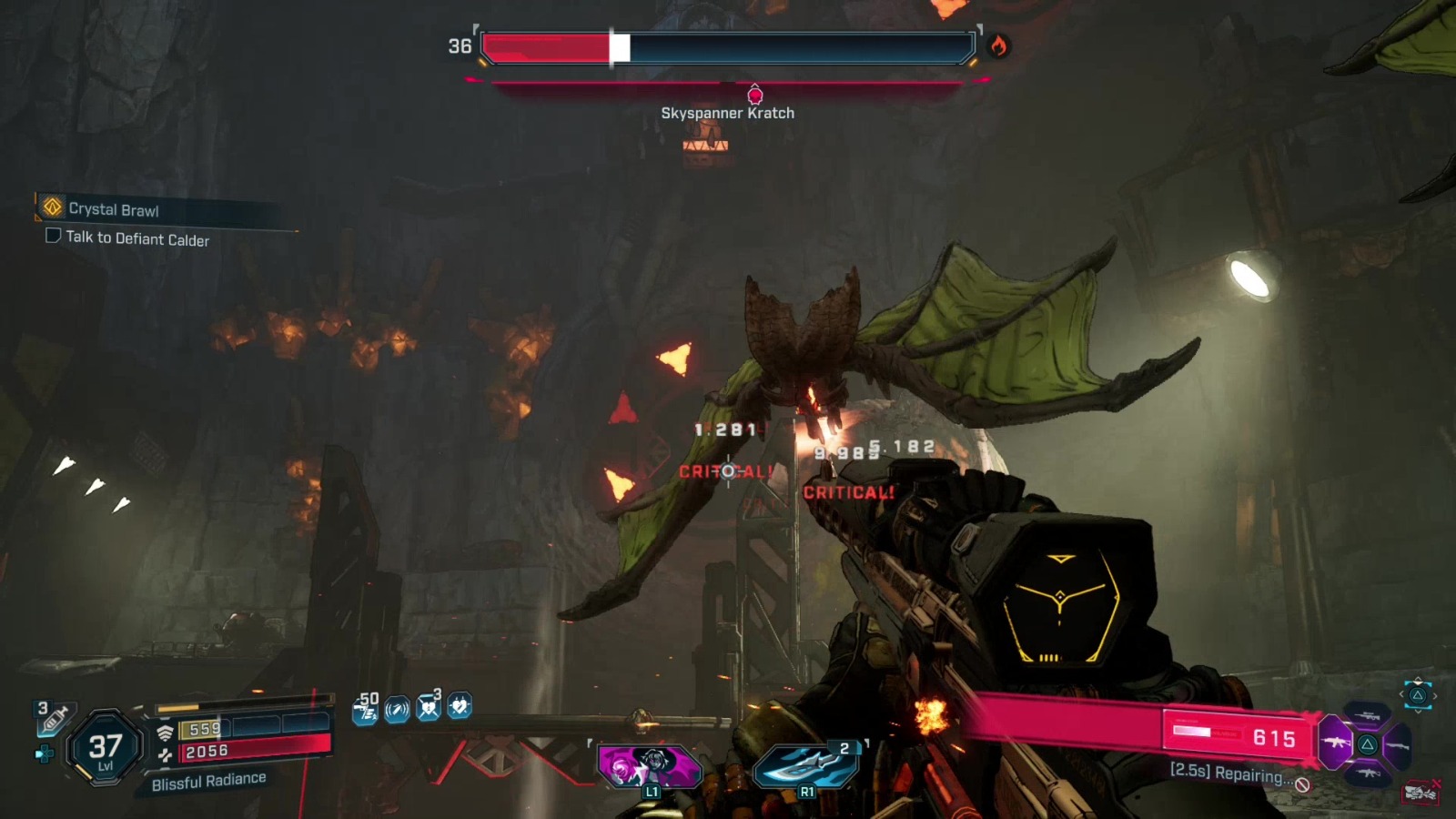Inspect the crossed heart status icon
Viewport: 1456px width, 819px height.
pos(428,707)
